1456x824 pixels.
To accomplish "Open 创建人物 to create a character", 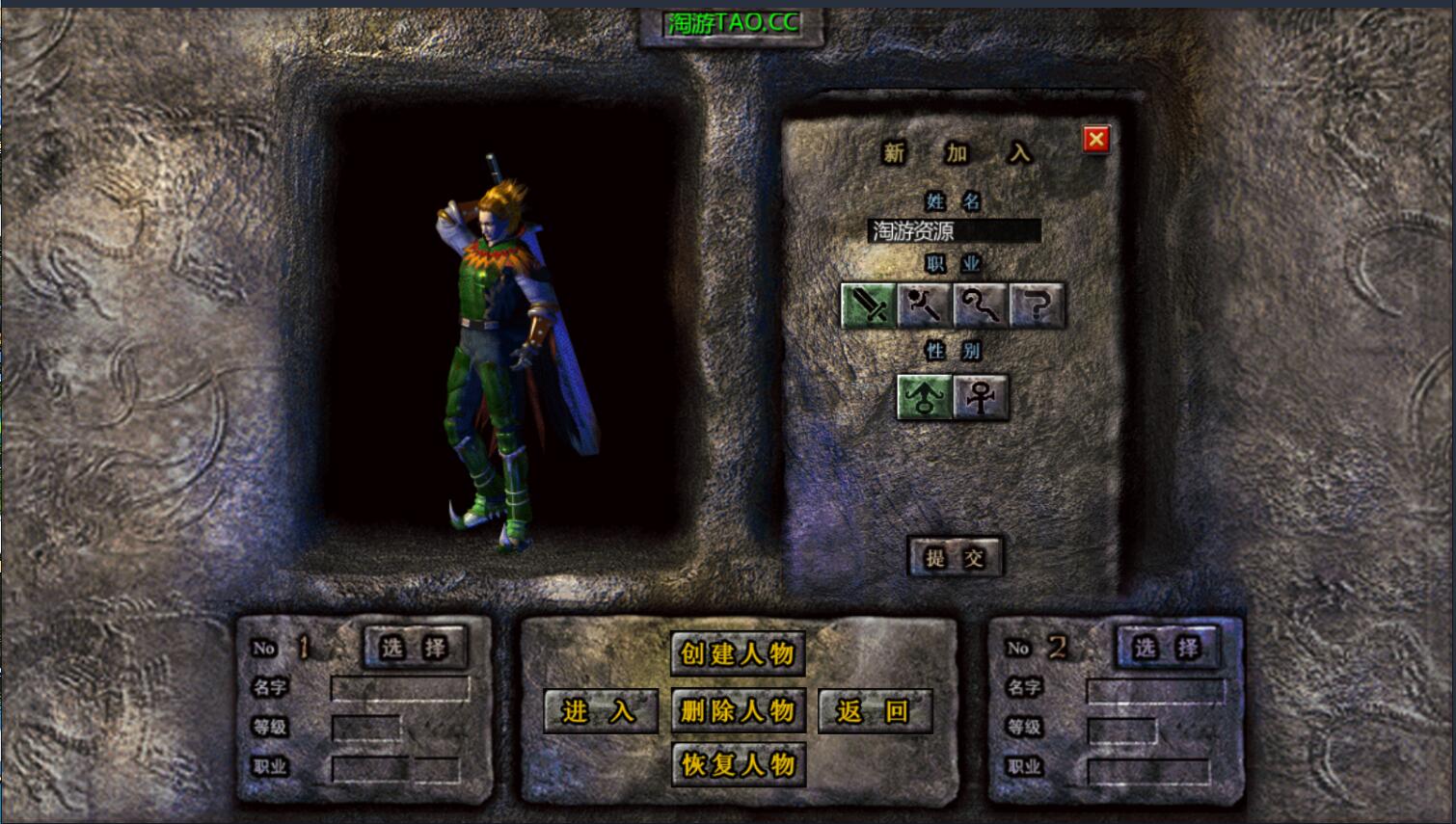I will 738,654.
